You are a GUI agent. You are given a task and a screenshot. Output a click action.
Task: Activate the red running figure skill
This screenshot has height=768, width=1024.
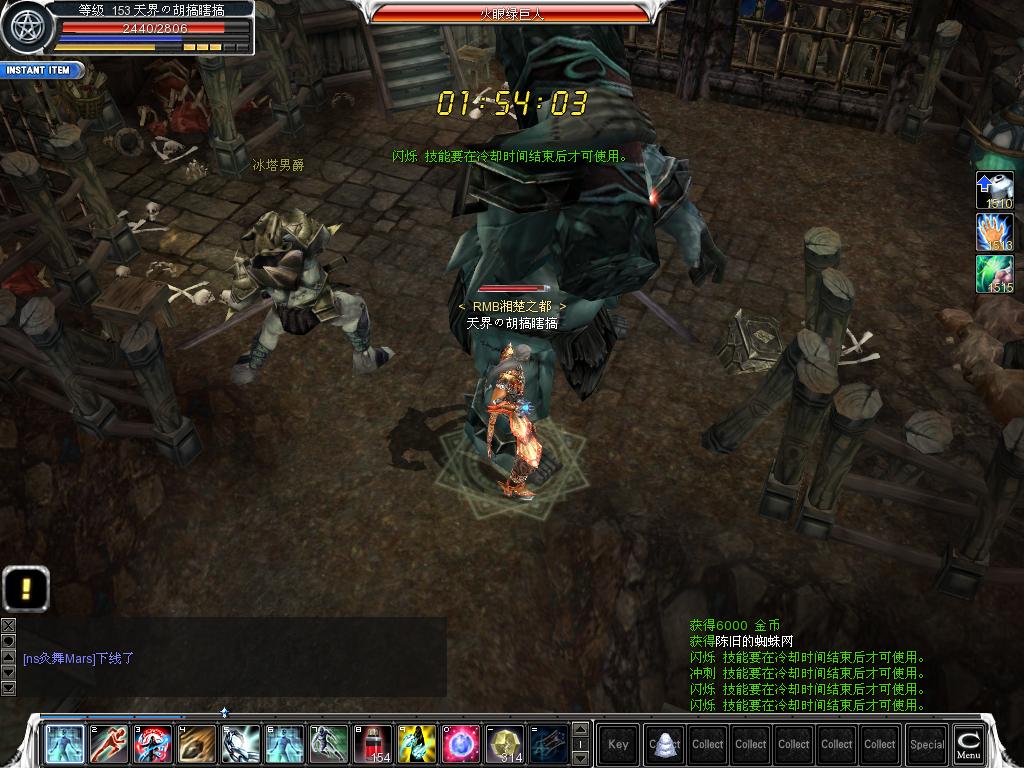pyautogui.click(x=109, y=744)
